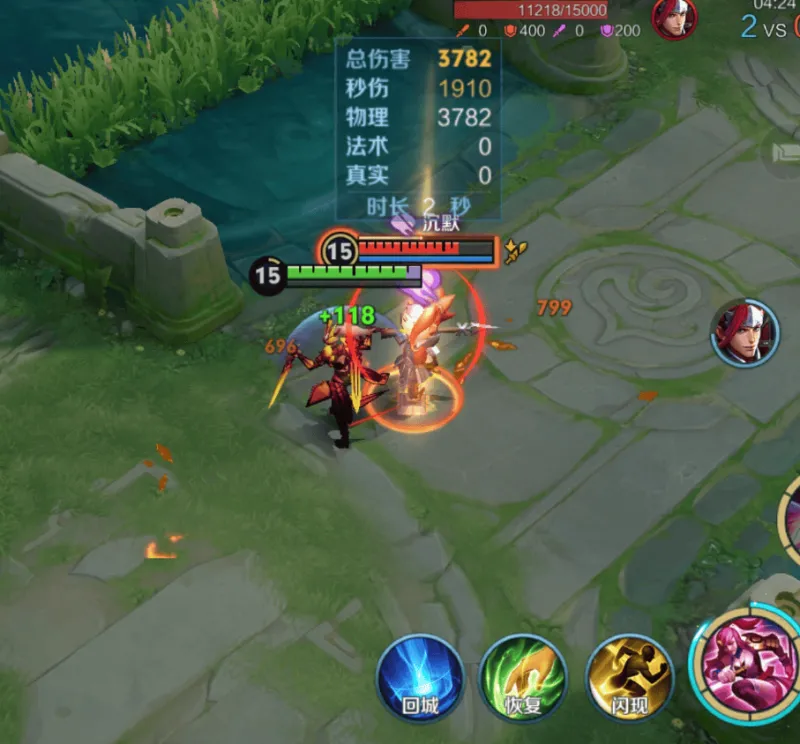Screen dimensions: 800x744
Task: Select the blue-ringed enemy hero target portrait
Action: 745,332
